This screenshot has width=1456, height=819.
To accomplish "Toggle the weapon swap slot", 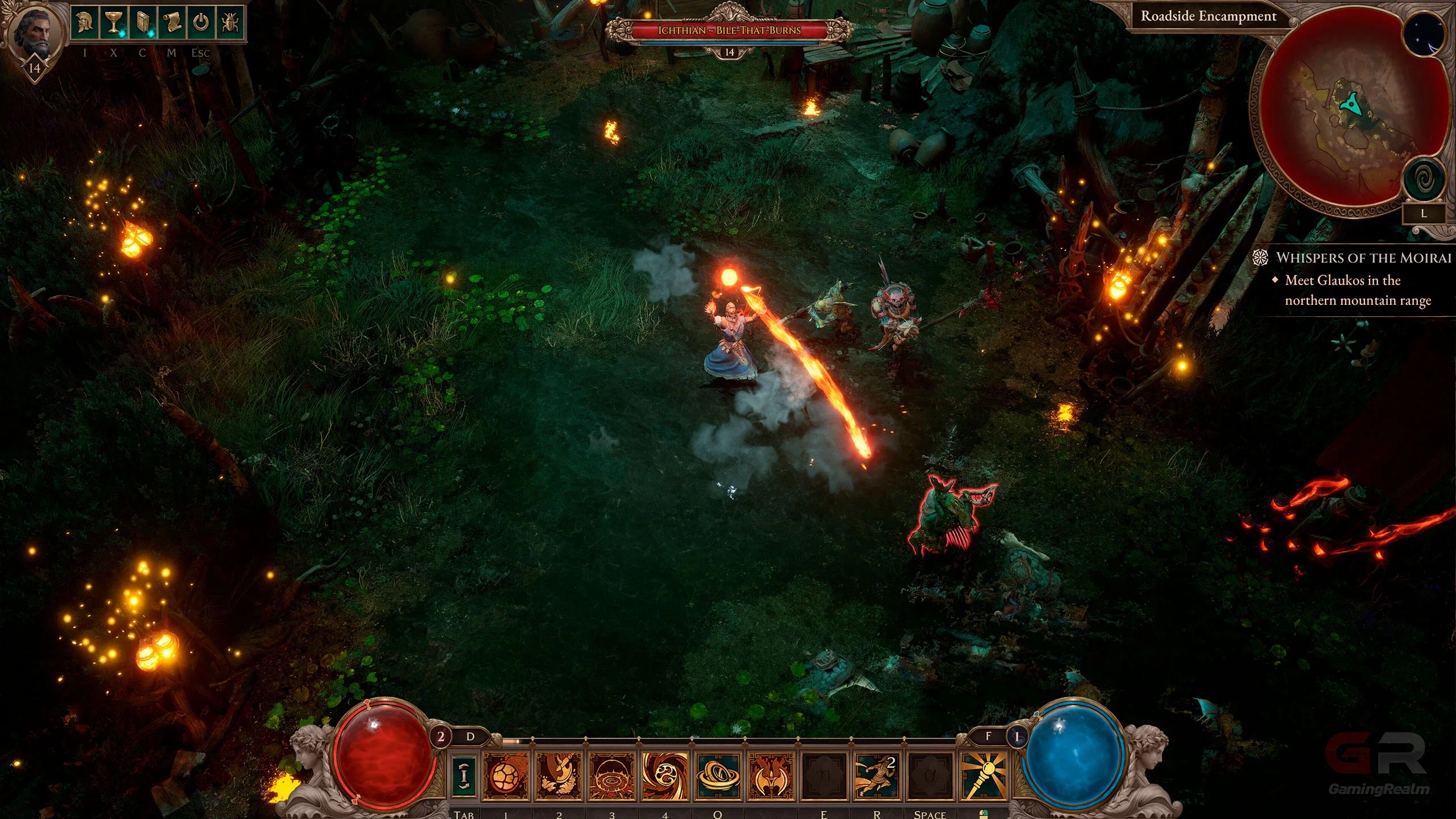I will (x=465, y=775).
